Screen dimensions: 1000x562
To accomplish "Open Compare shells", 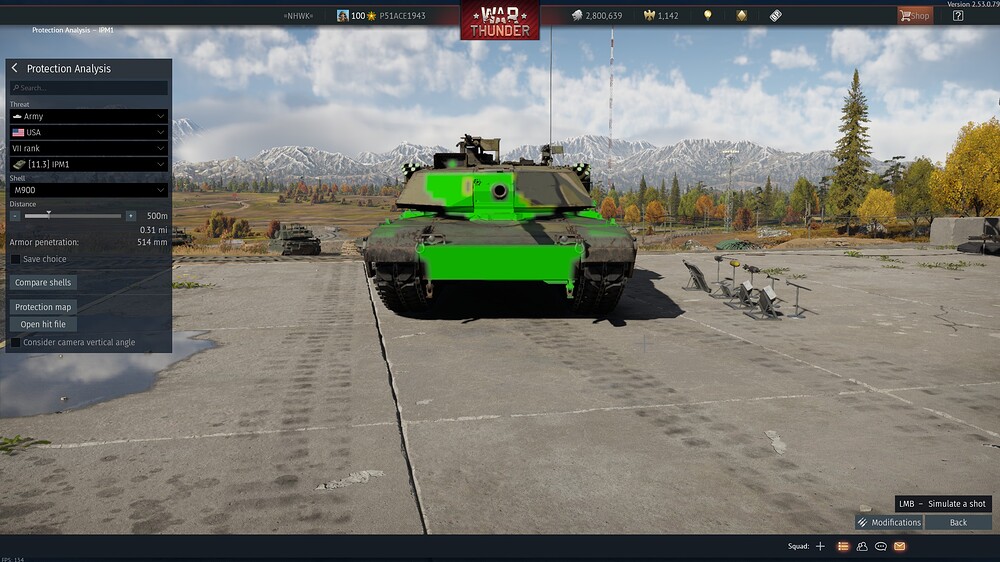I will click(43, 282).
